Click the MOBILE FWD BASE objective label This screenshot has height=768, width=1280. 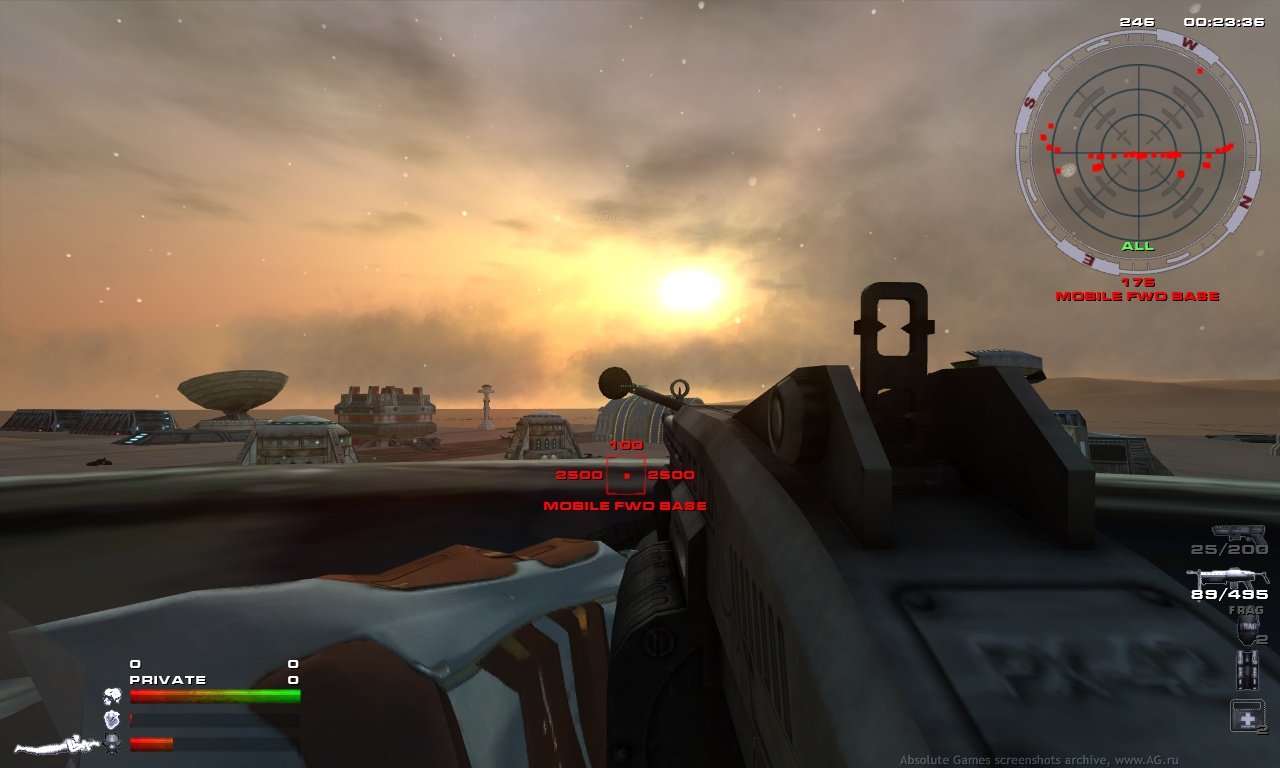(624, 506)
